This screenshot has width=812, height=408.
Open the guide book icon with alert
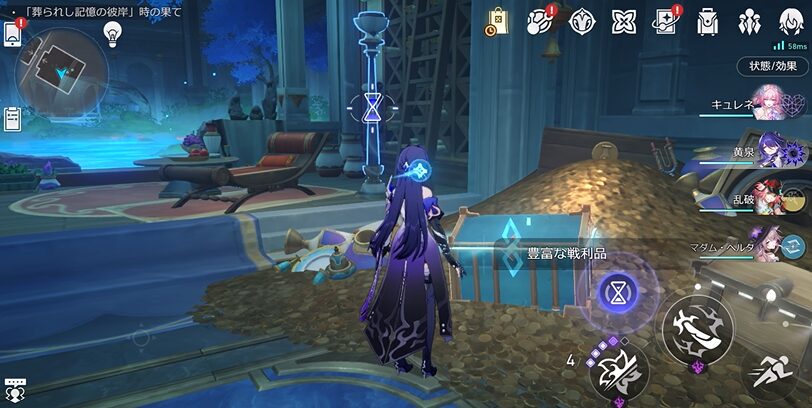coord(666,20)
